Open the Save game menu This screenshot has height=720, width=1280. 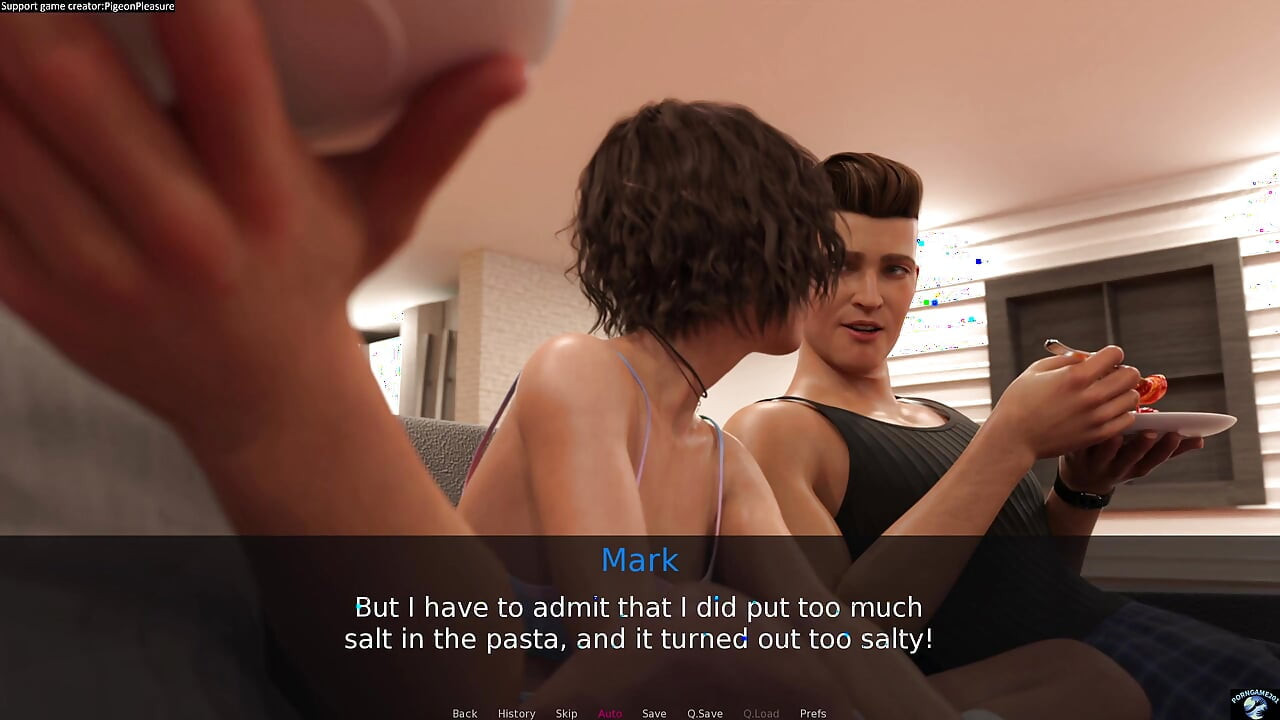pyautogui.click(x=654, y=713)
